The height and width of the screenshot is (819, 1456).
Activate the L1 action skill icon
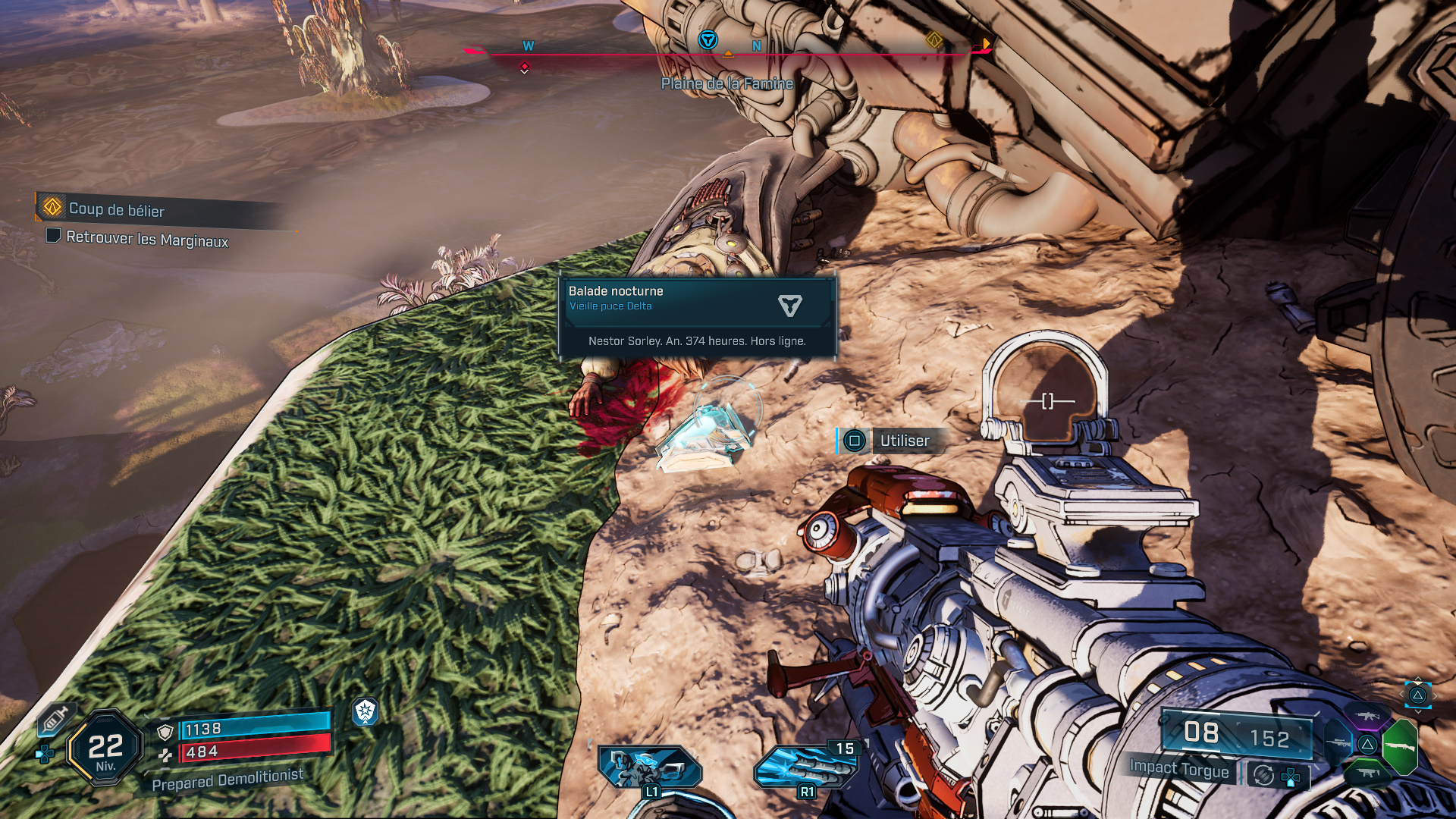point(650,767)
